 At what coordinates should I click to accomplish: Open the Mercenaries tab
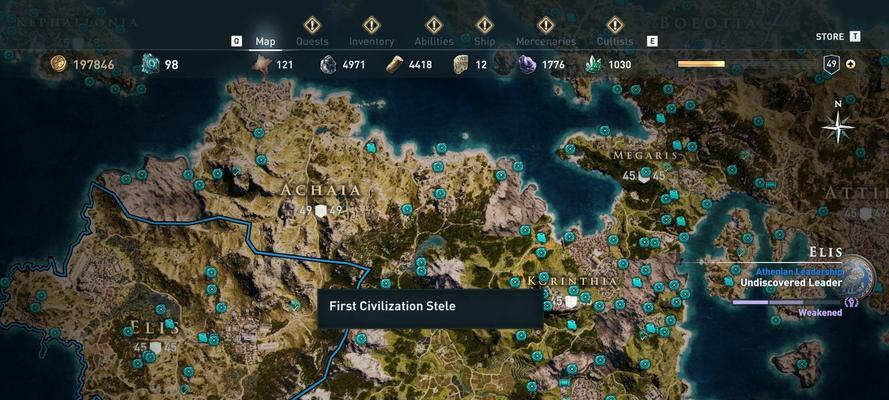point(545,42)
